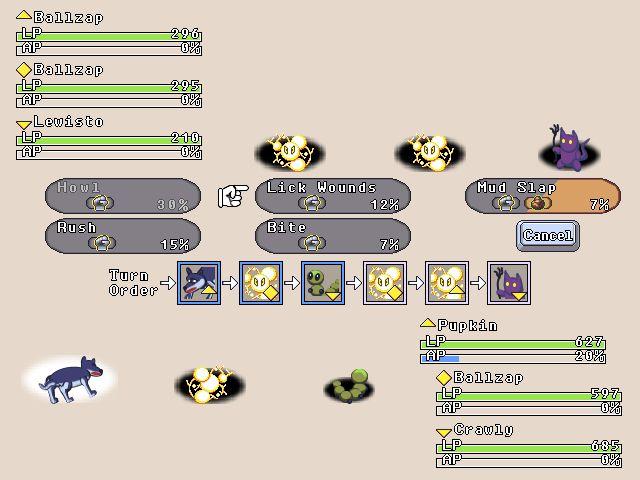Click the green Crawly portrait in turn order
The height and width of the screenshot is (480, 640).
(323, 283)
